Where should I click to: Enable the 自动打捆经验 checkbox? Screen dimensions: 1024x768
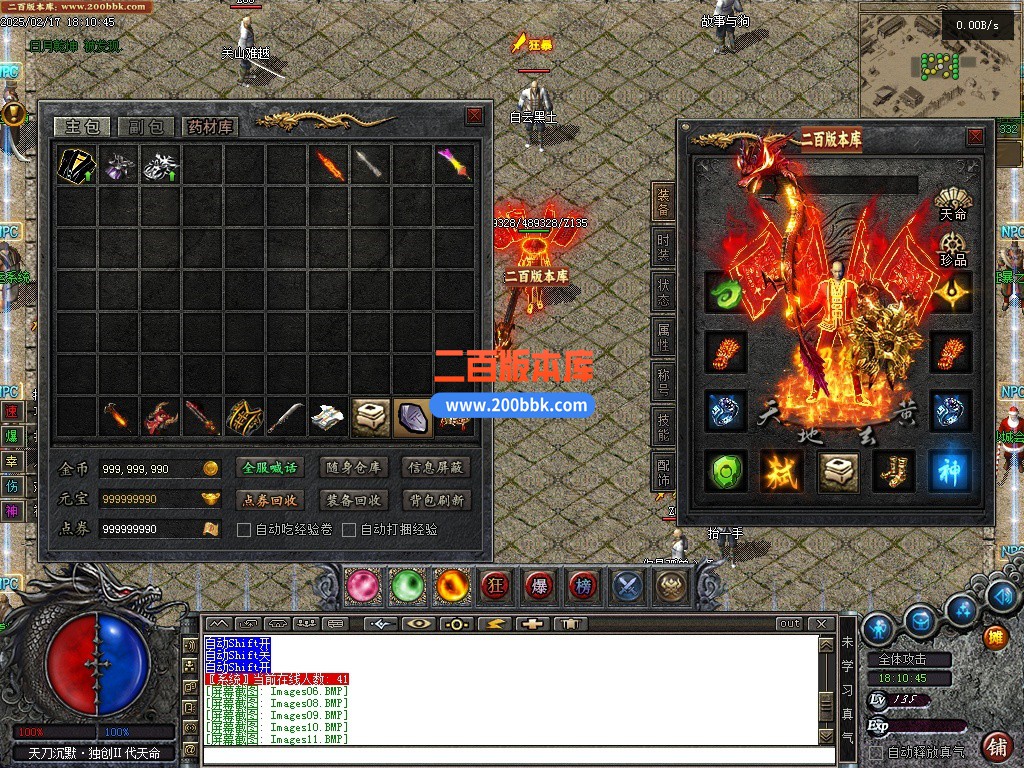tap(349, 530)
